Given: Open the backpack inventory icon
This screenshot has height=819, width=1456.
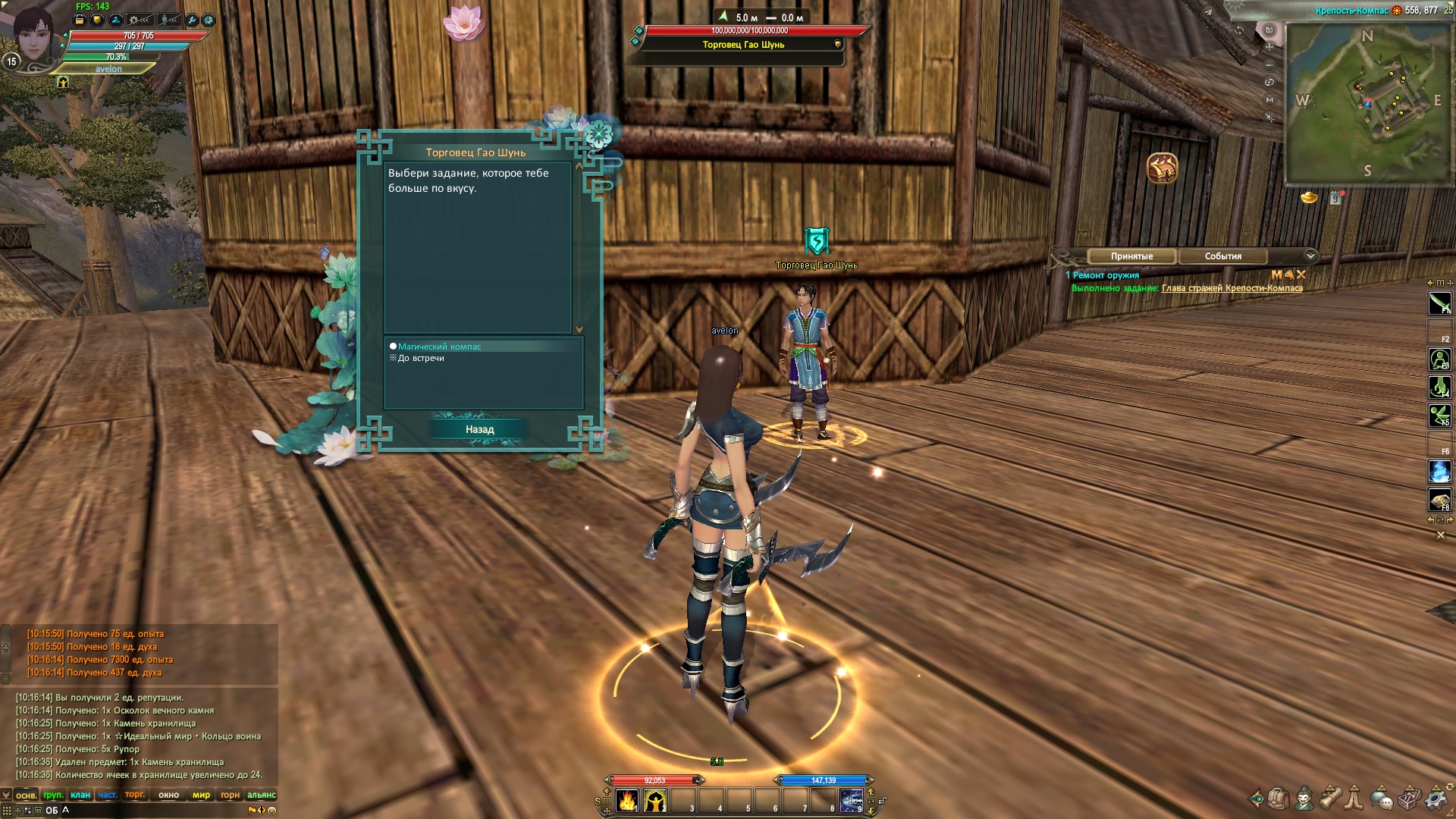Looking at the screenshot, I should (x=1279, y=799).
